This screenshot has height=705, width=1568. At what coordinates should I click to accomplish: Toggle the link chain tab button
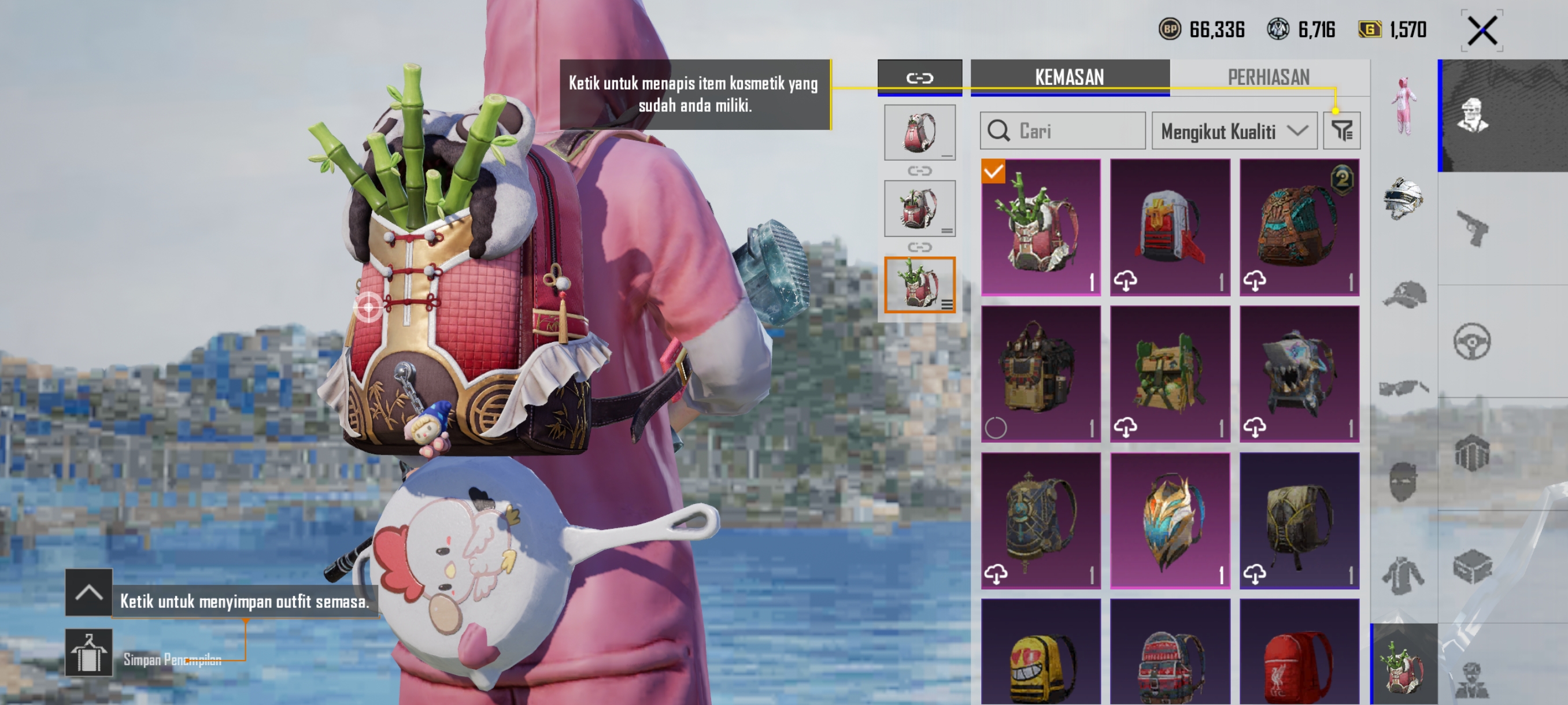point(919,78)
